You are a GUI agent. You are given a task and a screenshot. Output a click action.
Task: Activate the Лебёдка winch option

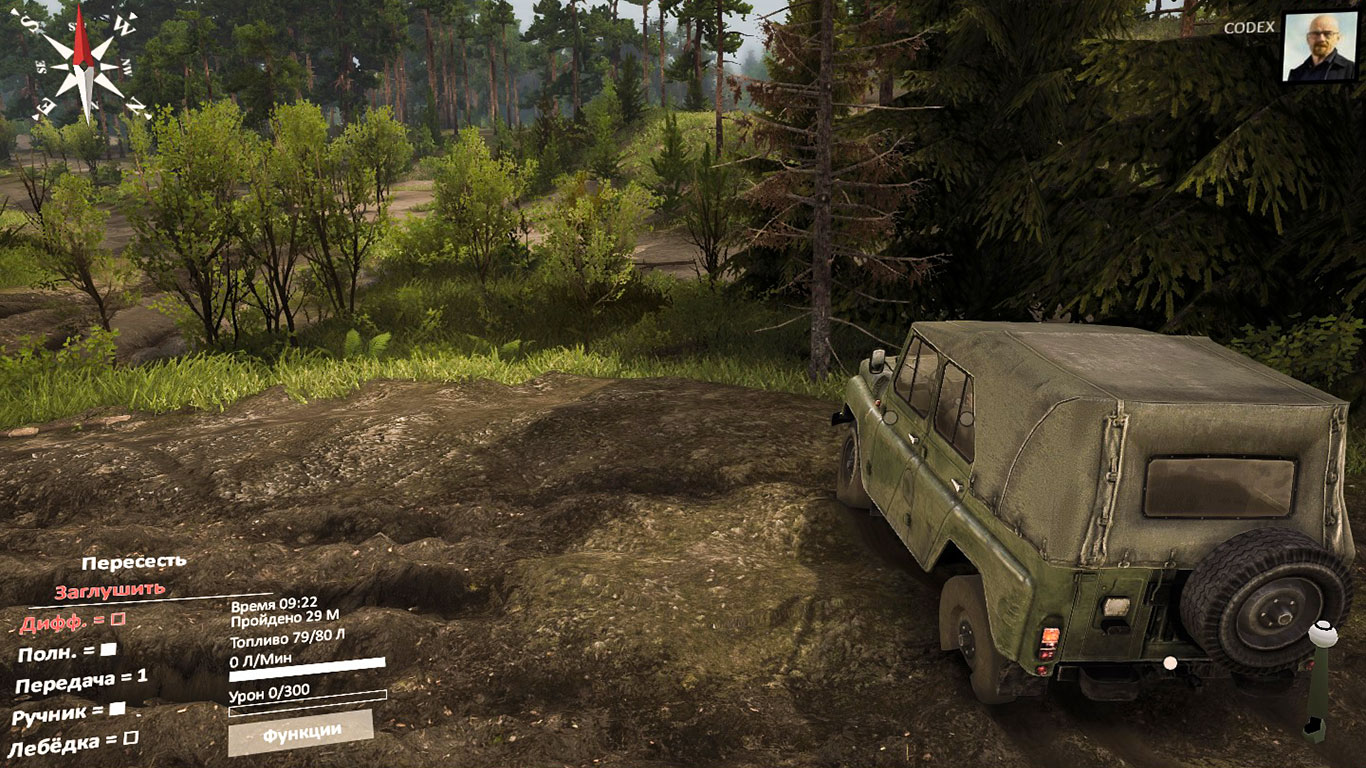72,743
